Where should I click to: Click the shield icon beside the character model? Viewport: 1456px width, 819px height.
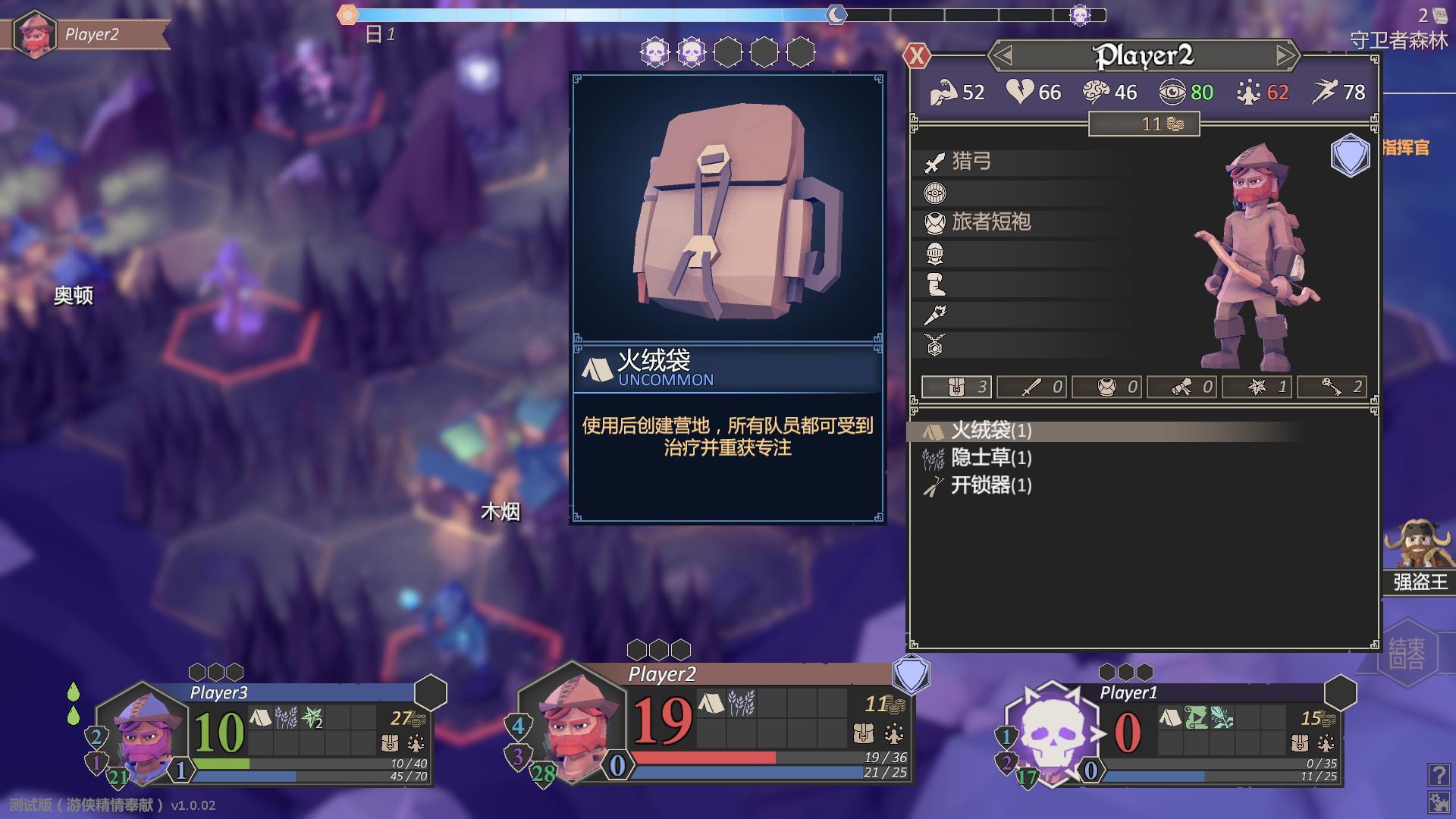(1350, 156)
